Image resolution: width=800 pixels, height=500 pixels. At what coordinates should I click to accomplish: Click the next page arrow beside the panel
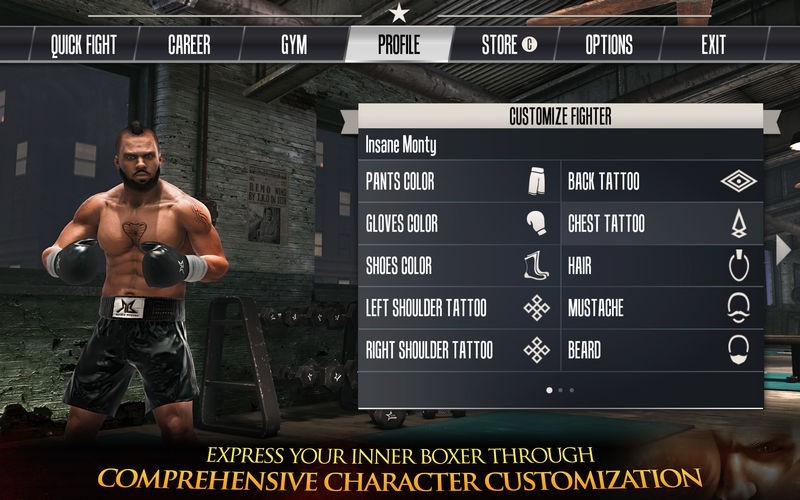pyautogui.click(x=783, y=248)
